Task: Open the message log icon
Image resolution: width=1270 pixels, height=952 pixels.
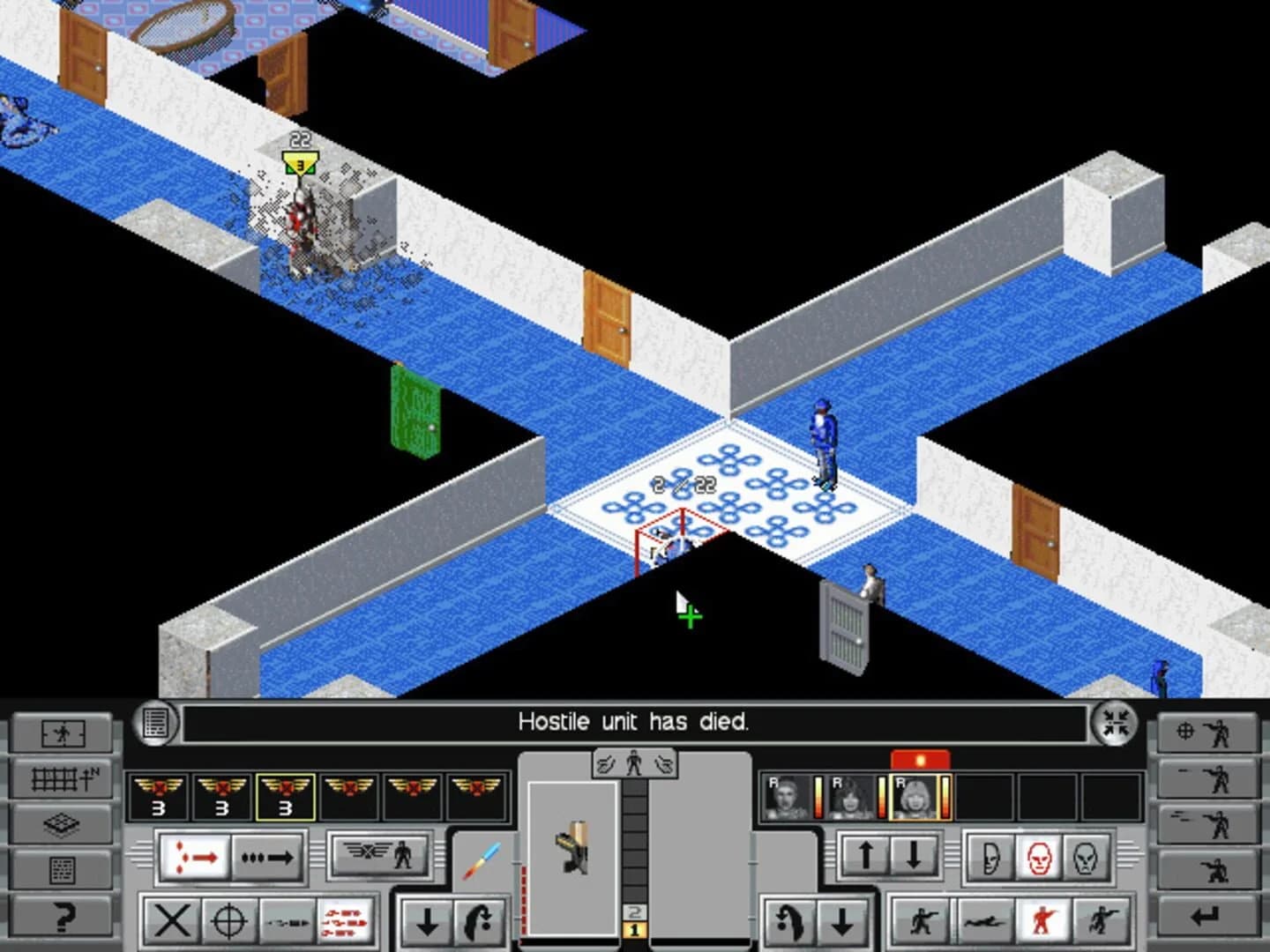Action: coord(154,723)
